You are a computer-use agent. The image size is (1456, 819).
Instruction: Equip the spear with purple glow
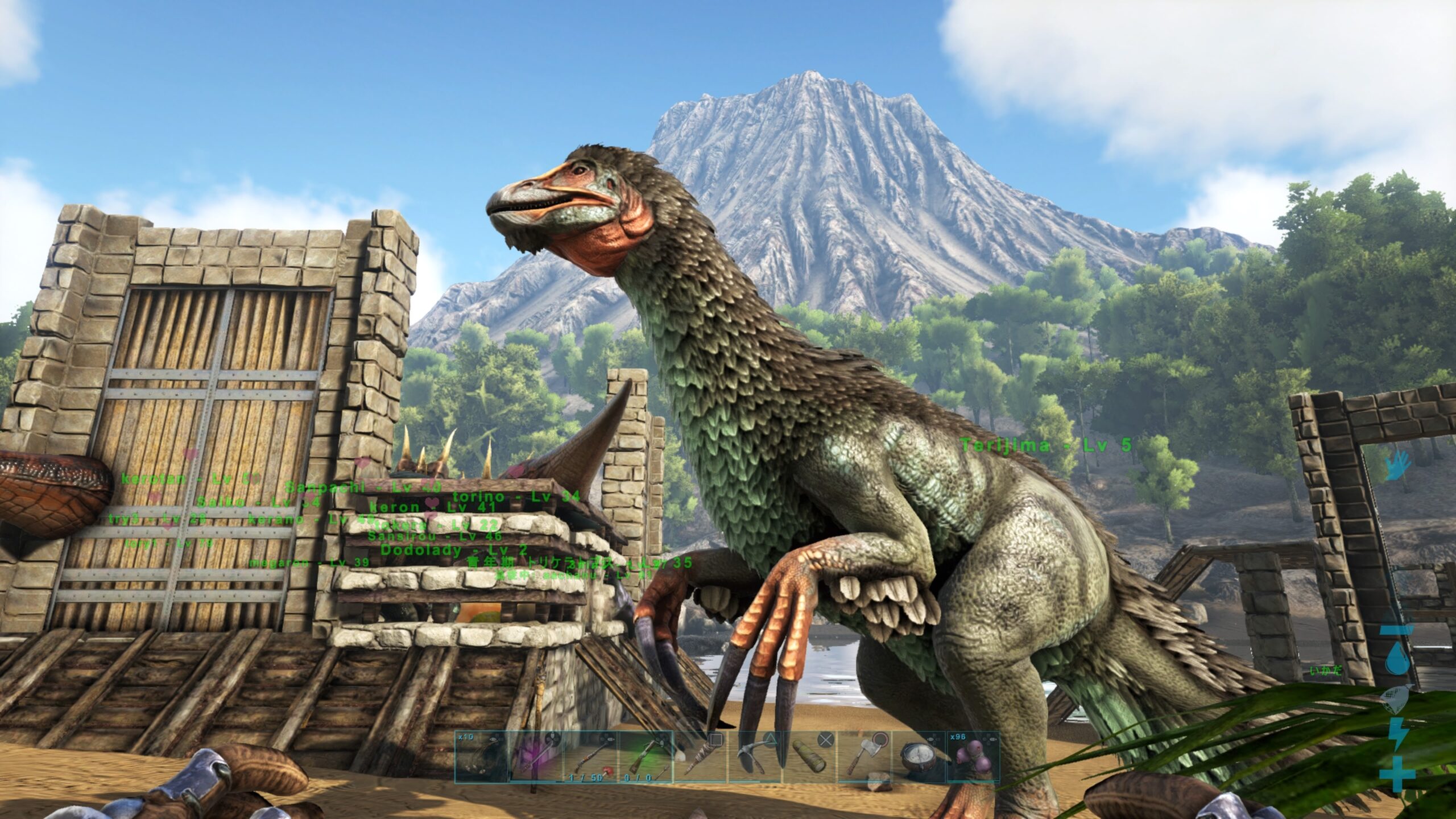click(536, 756)
